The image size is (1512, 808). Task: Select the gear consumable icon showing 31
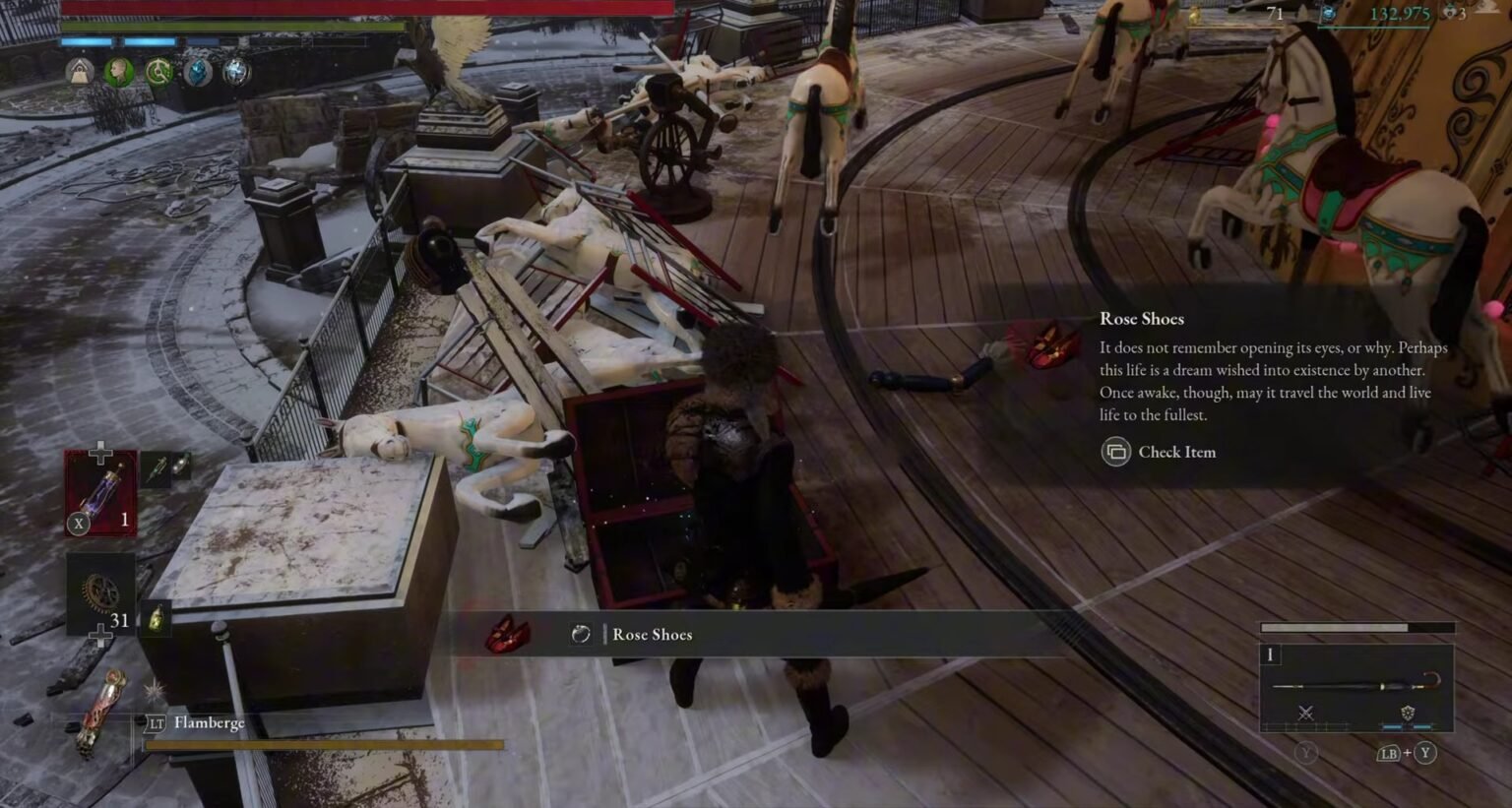[98, 594]
